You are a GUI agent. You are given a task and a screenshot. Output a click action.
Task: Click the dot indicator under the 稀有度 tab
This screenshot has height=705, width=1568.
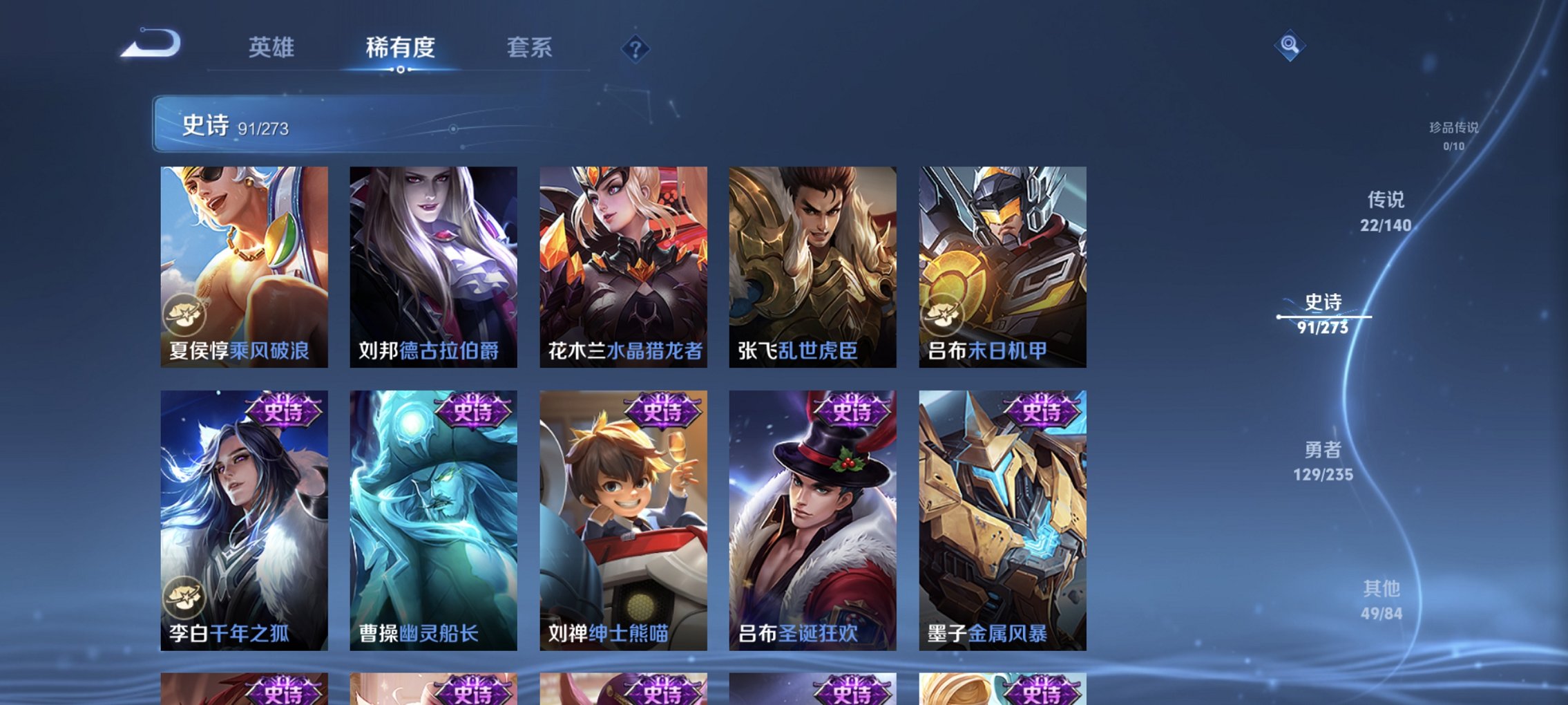402,70
